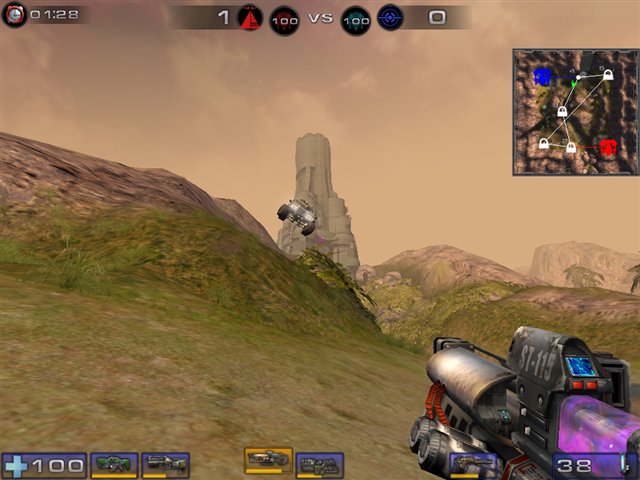
Task: Click the blue team emblem in scoreboard
Action: coord(390,17)
